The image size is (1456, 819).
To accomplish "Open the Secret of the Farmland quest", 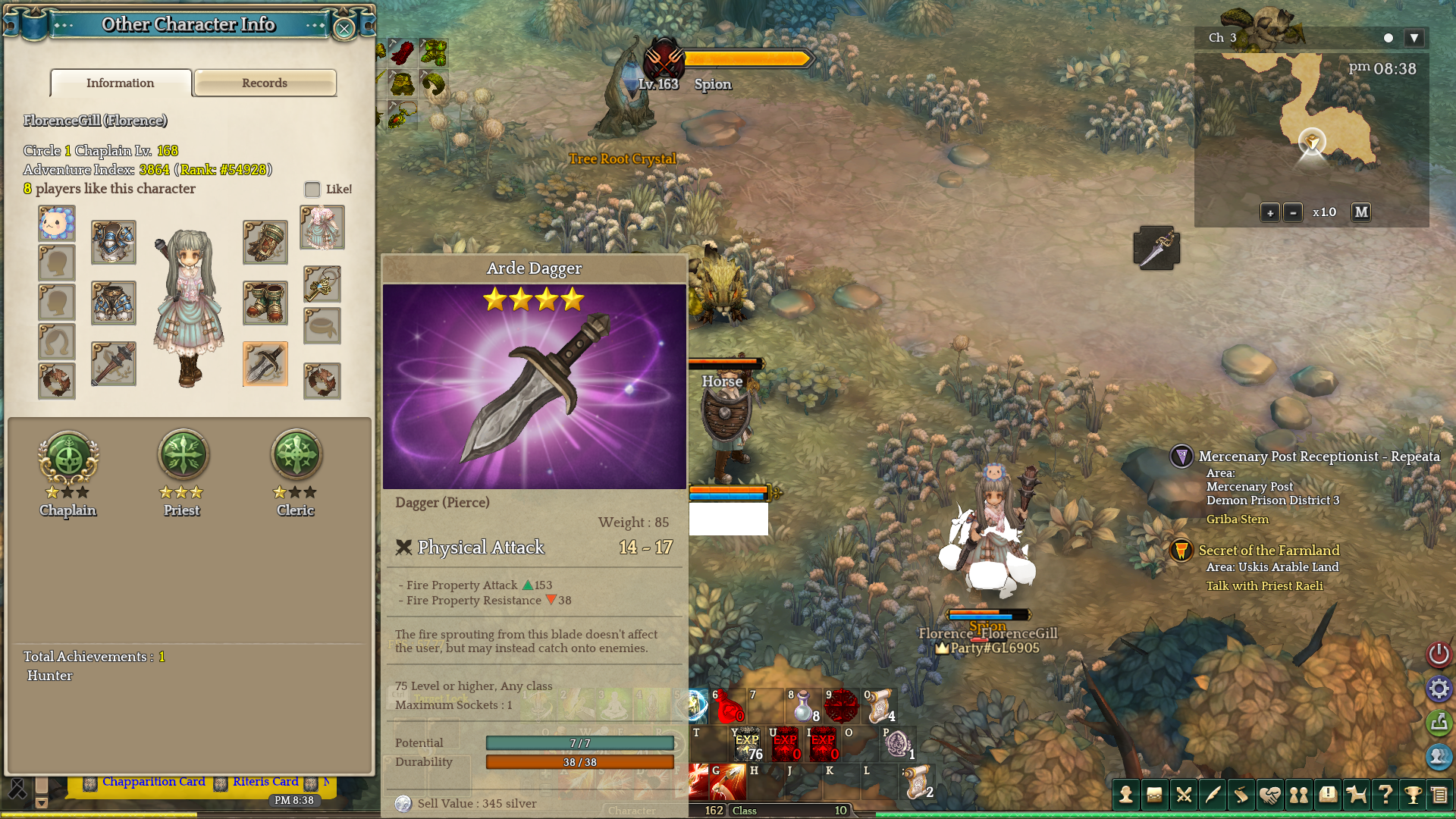I will (x=1269, y=551).
